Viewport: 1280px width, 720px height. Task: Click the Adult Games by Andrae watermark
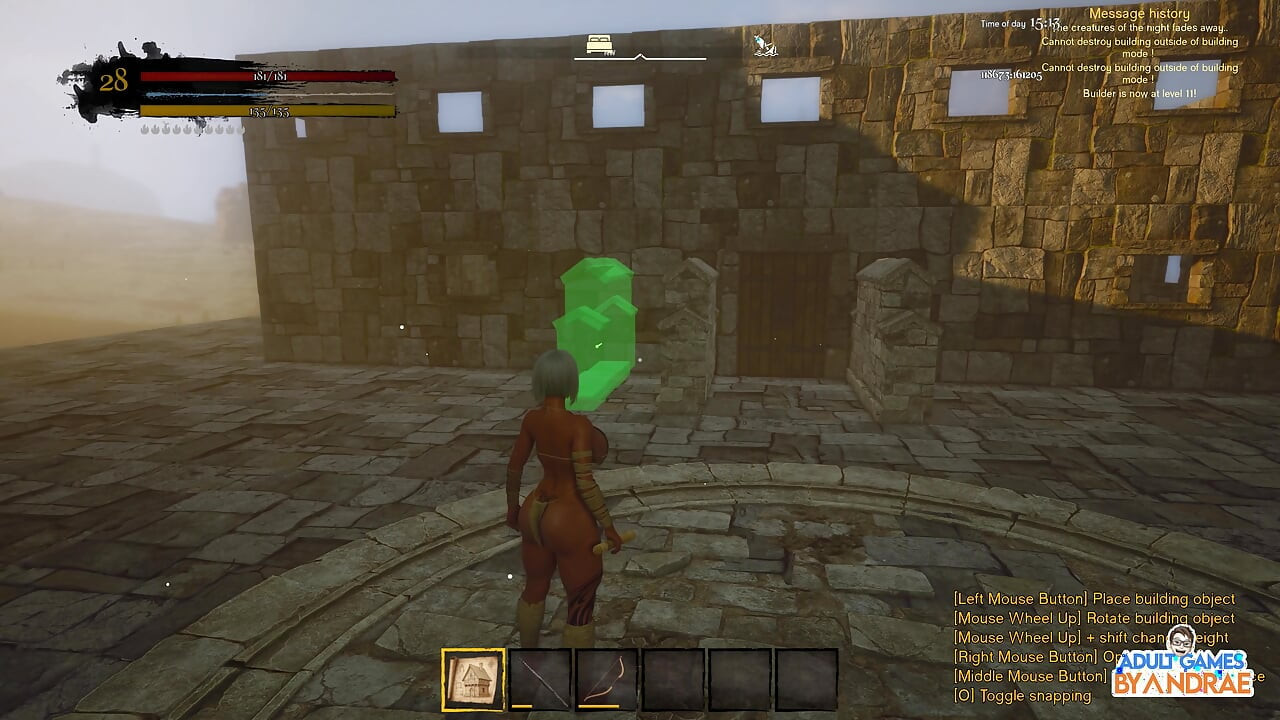(1184, 671)
